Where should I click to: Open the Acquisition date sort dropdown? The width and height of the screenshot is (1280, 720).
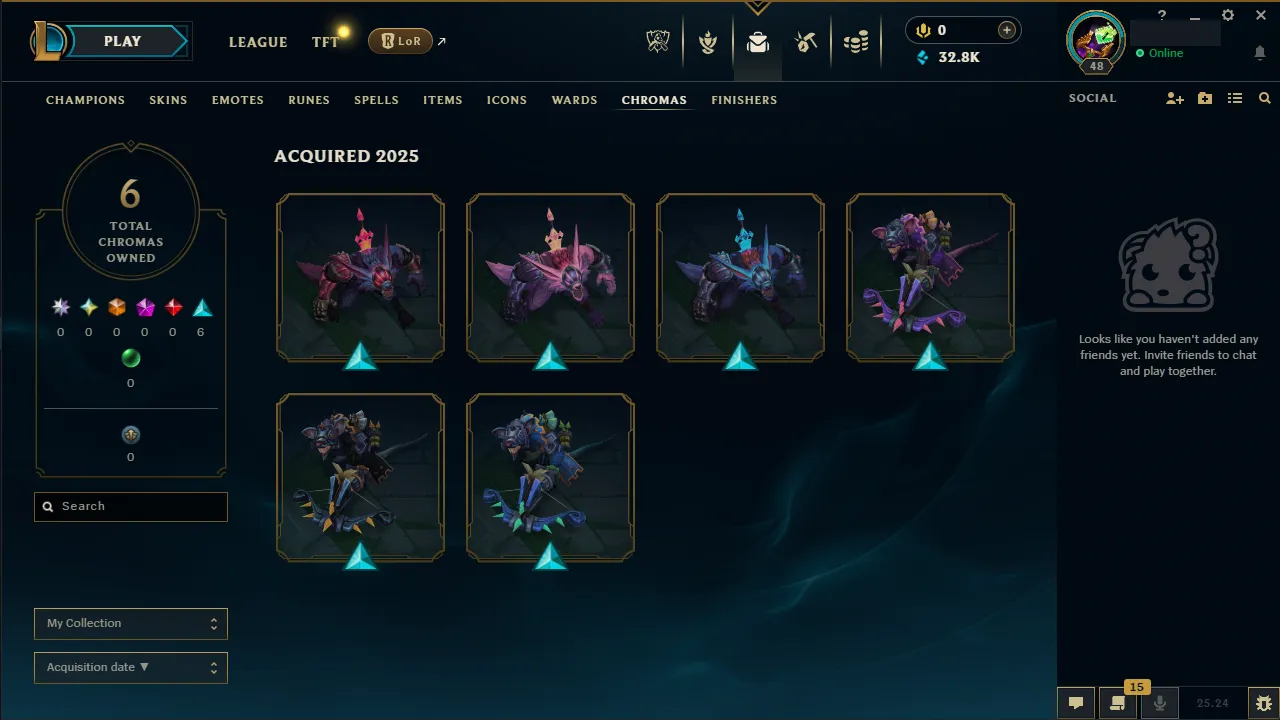(131, 667)
